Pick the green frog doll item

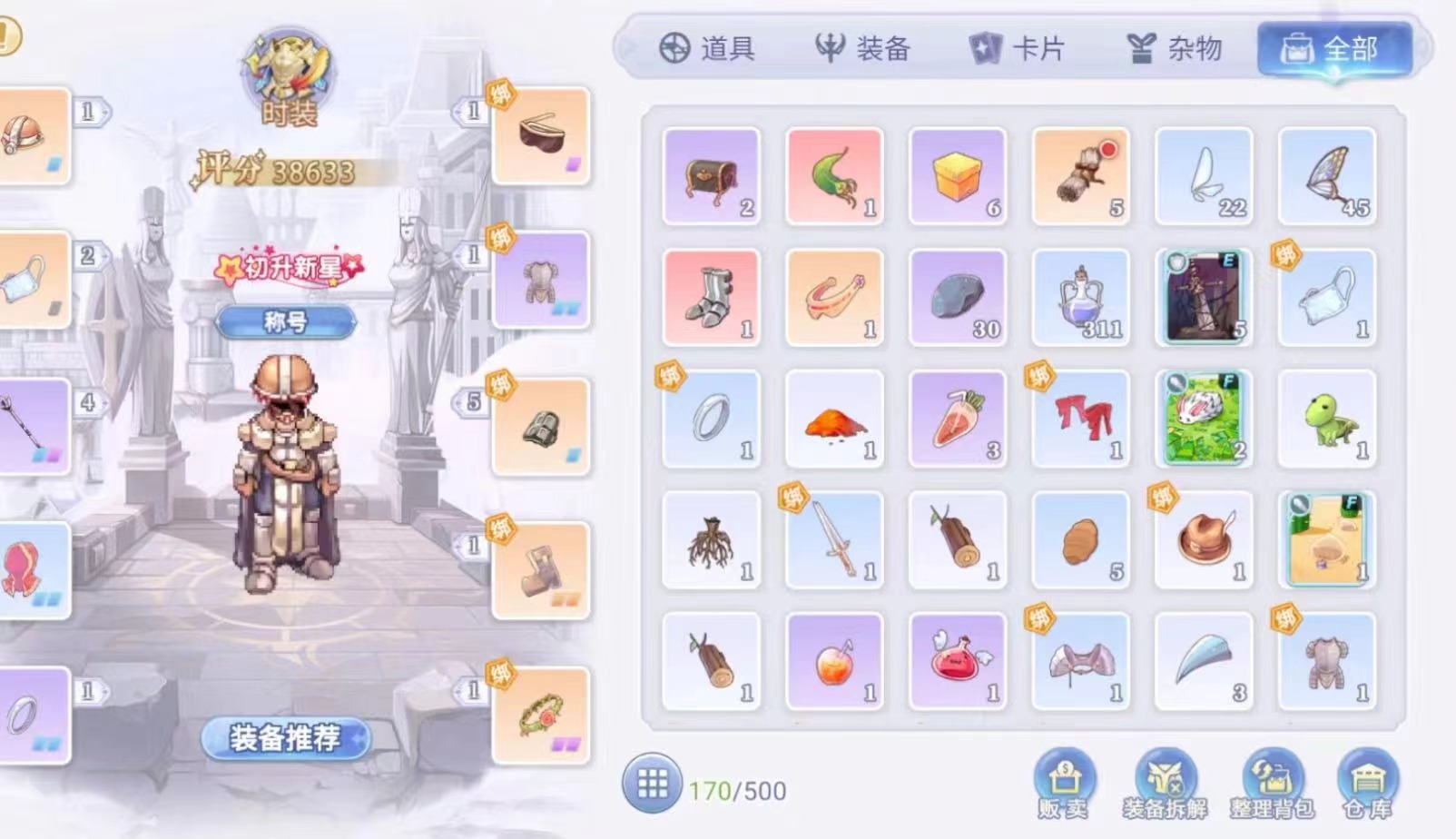click(1327, 419)
